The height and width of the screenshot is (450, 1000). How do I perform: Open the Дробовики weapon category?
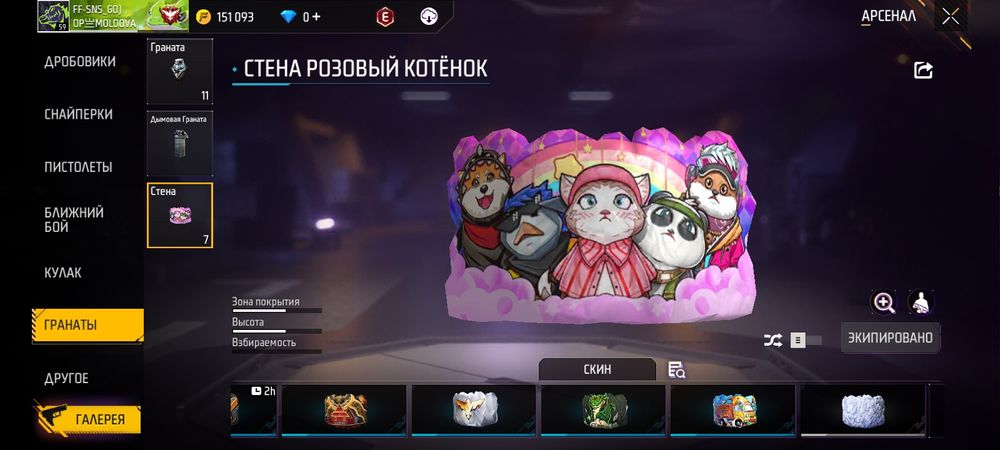(x=80, y=62)
